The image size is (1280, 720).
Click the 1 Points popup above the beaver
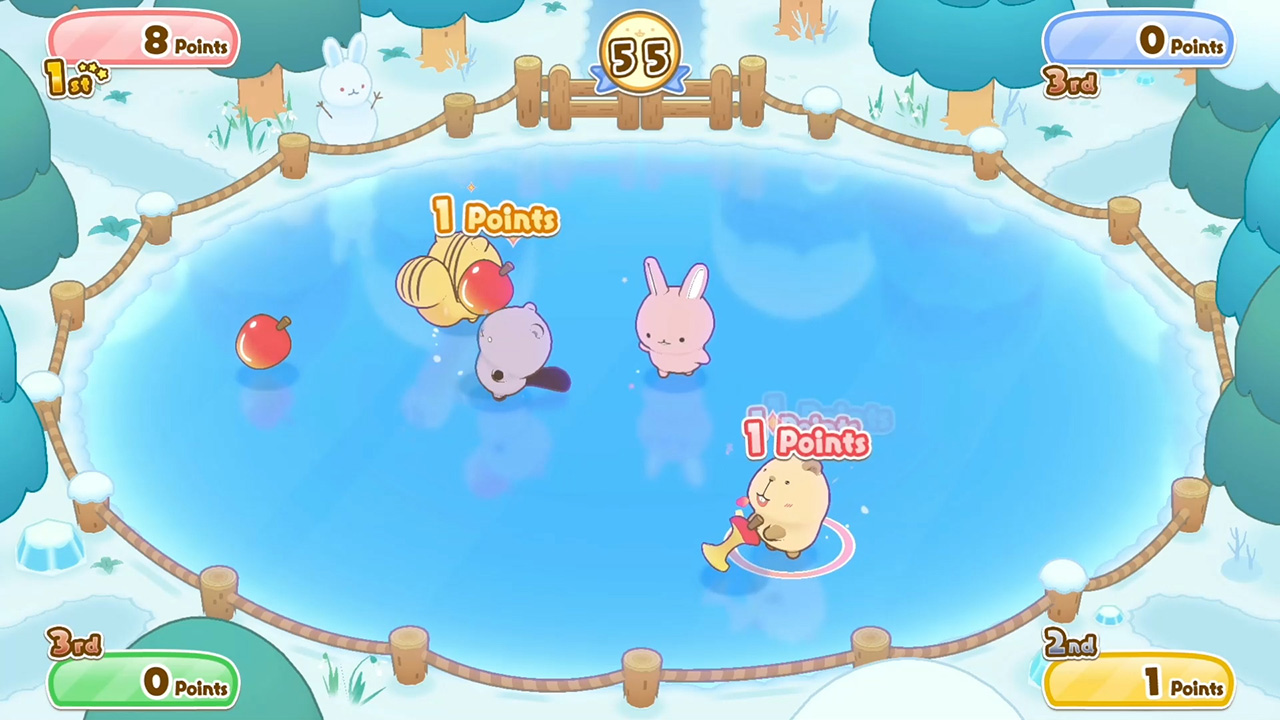pyautogui.click(x=495, y=218)
